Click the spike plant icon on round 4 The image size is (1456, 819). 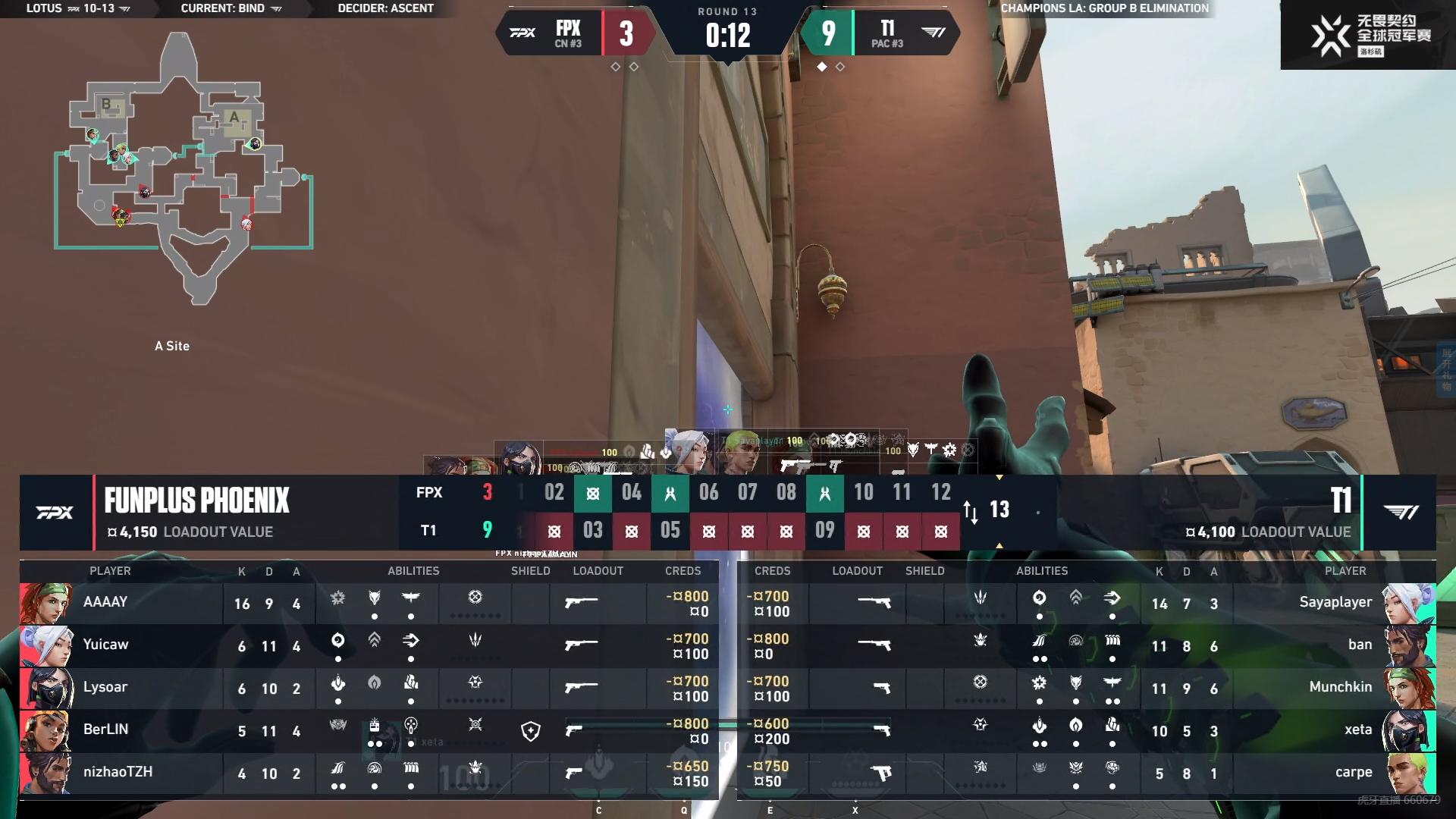[632, 531]
